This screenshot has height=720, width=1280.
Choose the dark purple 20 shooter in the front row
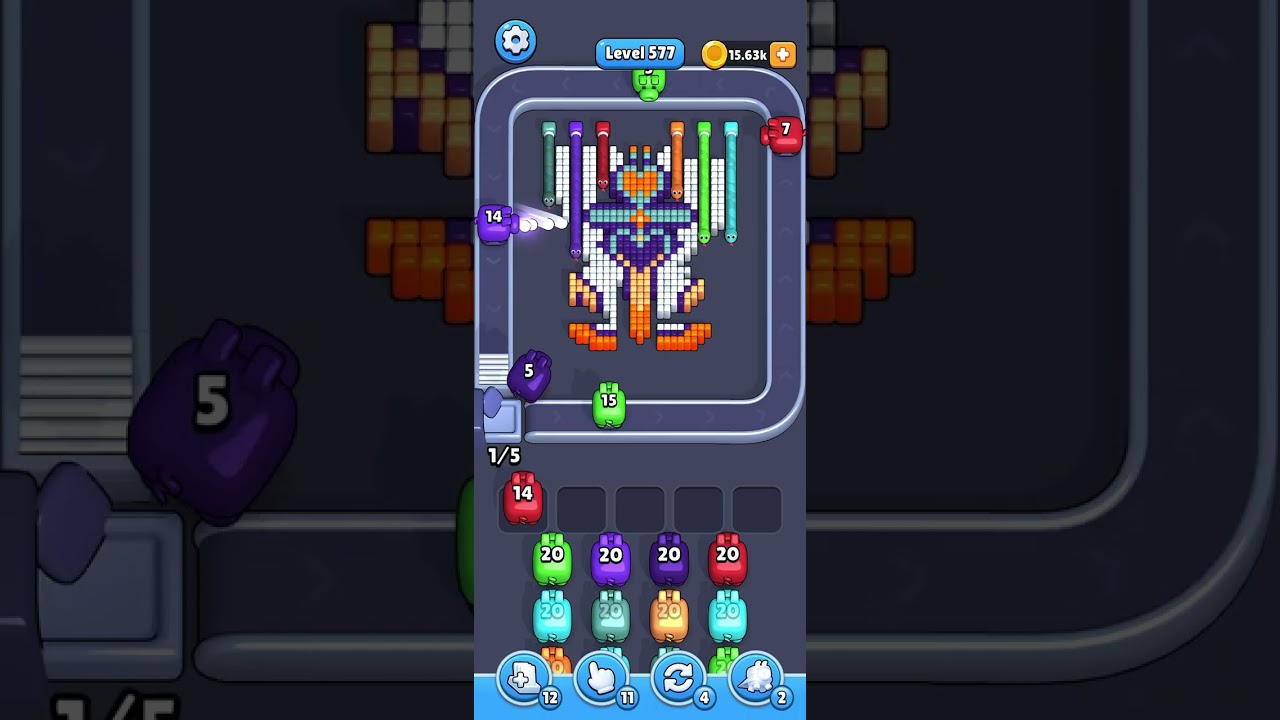click(x=669, y=560)
